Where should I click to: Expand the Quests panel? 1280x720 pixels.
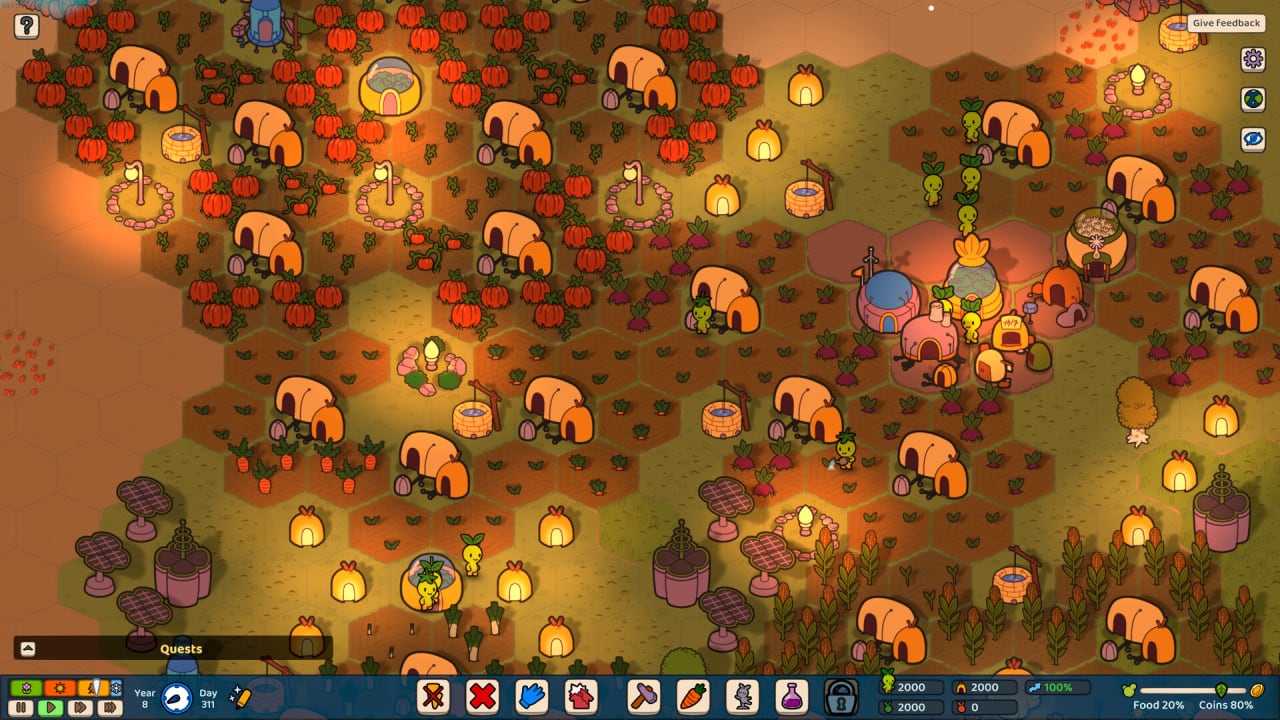tap(28, 649)
